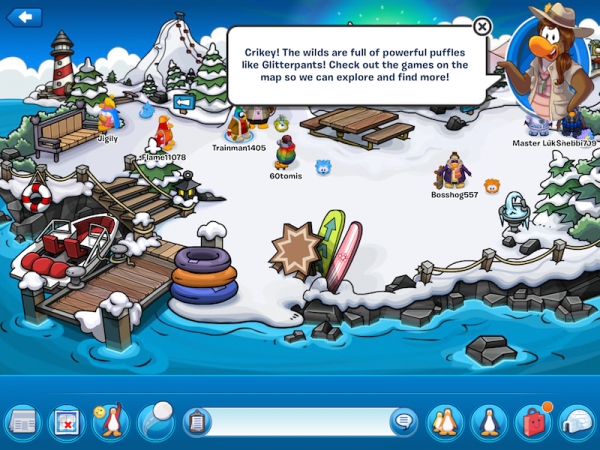Open the friends list icon

445,422
